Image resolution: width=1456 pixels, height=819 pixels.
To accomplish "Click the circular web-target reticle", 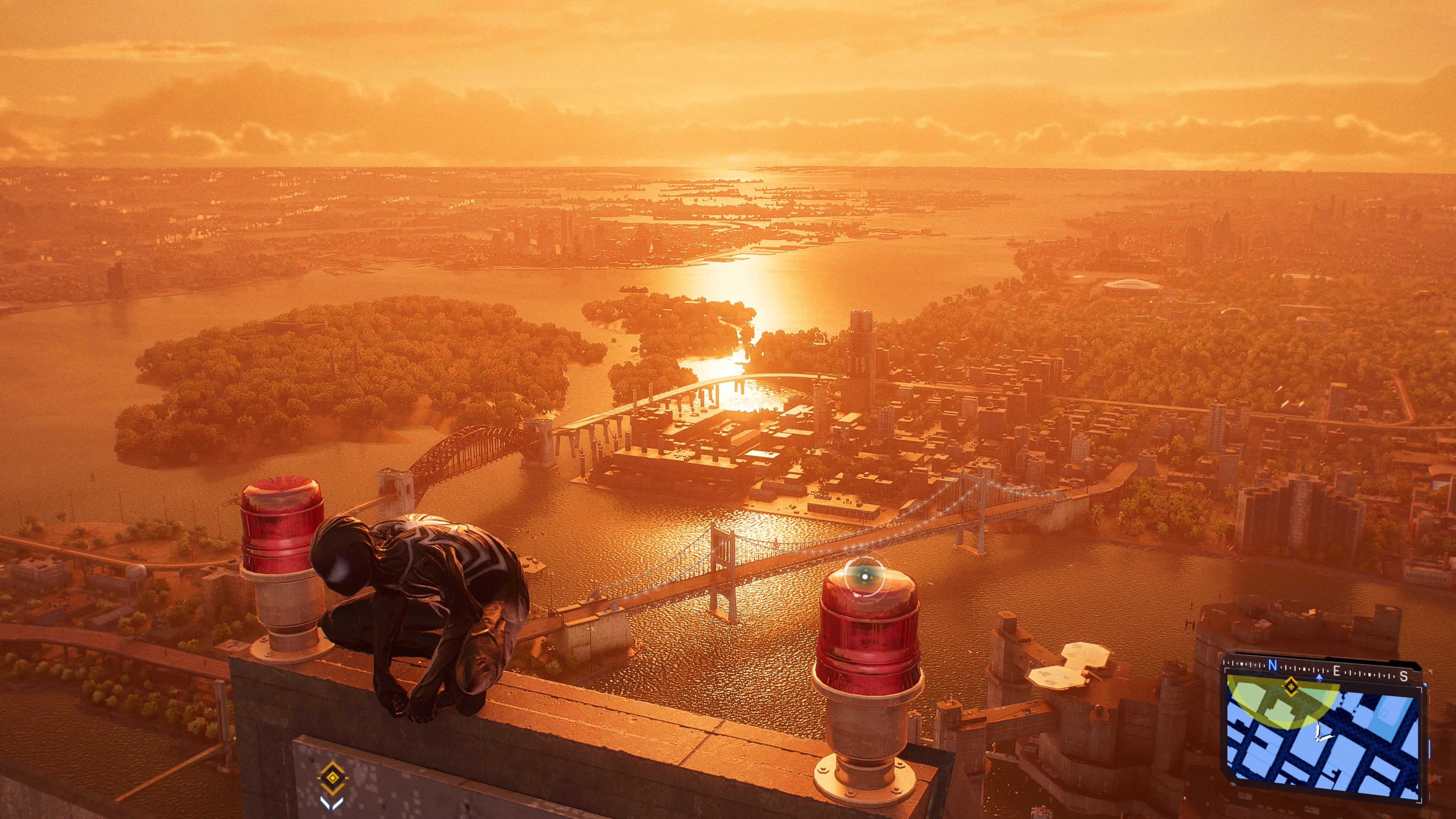I will (864, 576).
